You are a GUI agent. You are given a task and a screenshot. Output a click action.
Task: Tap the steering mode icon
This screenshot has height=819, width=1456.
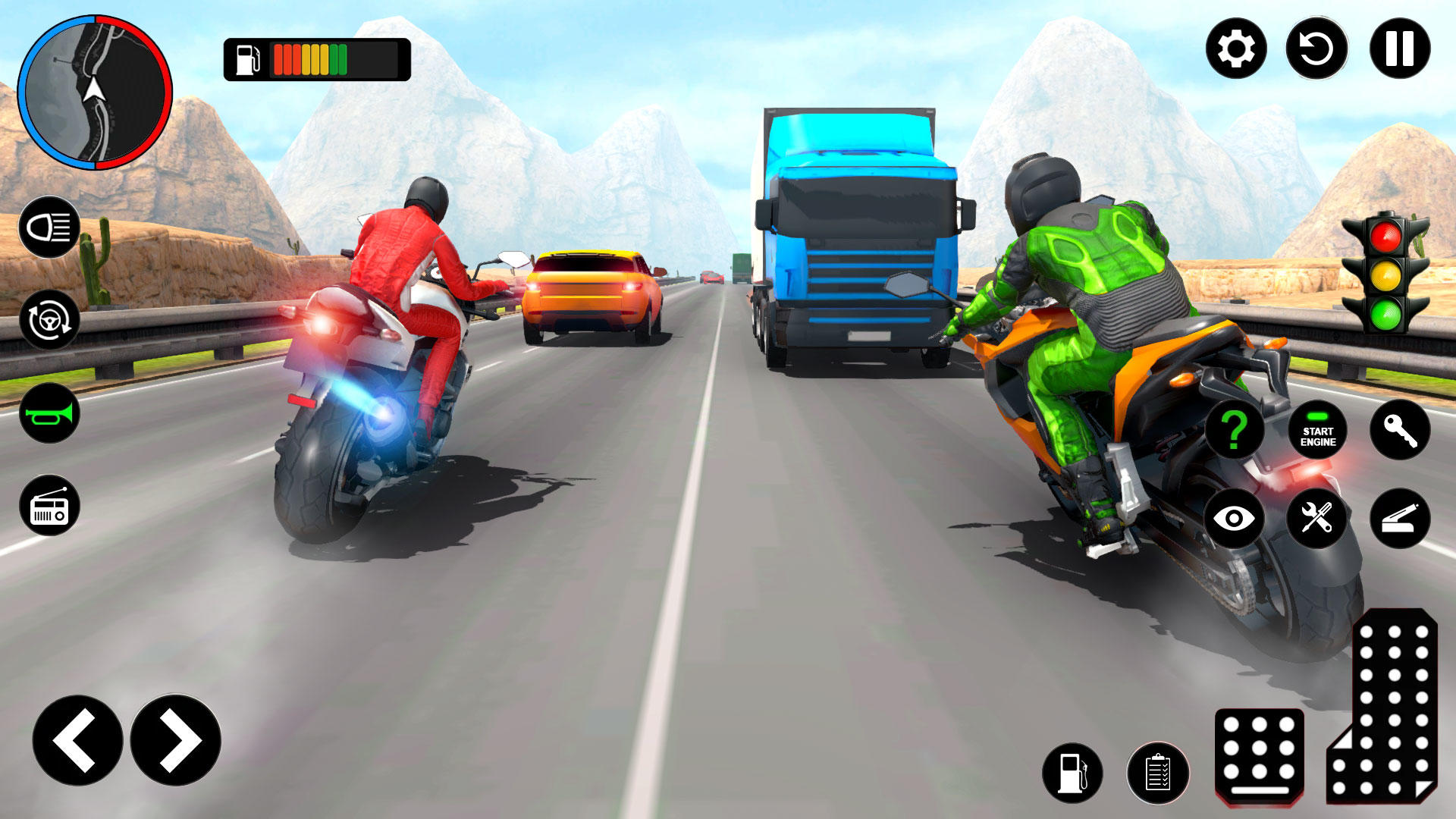[49, 322]
